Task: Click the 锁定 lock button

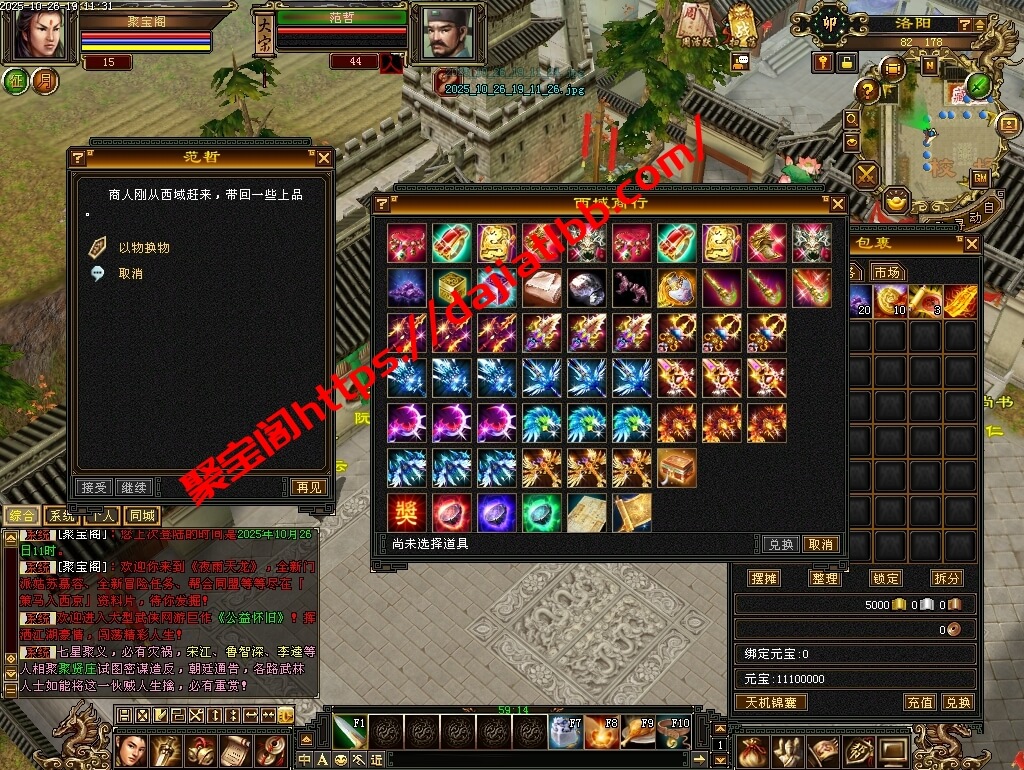Action: tap(886, 578)
